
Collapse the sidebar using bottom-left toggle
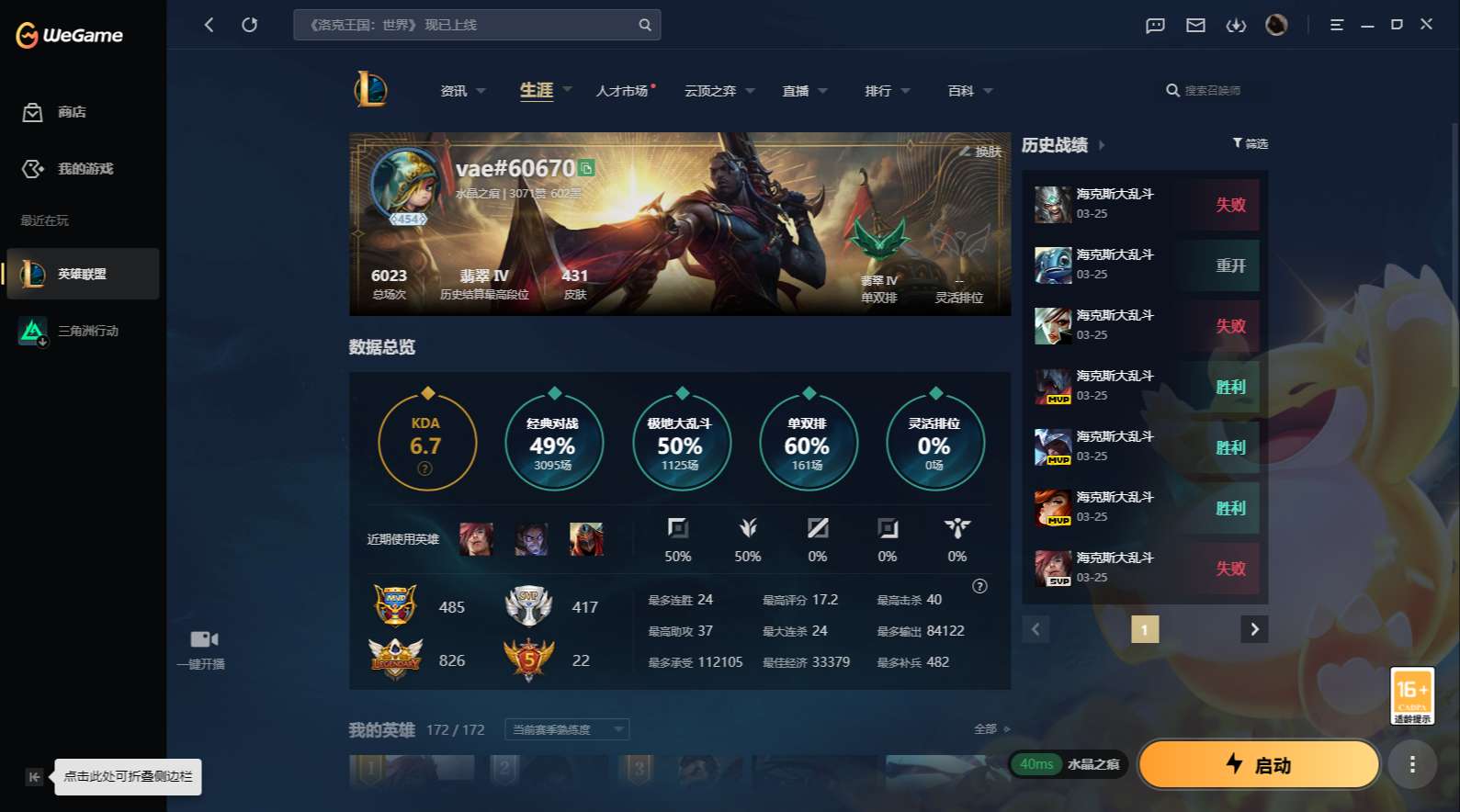tap(33, 776)
